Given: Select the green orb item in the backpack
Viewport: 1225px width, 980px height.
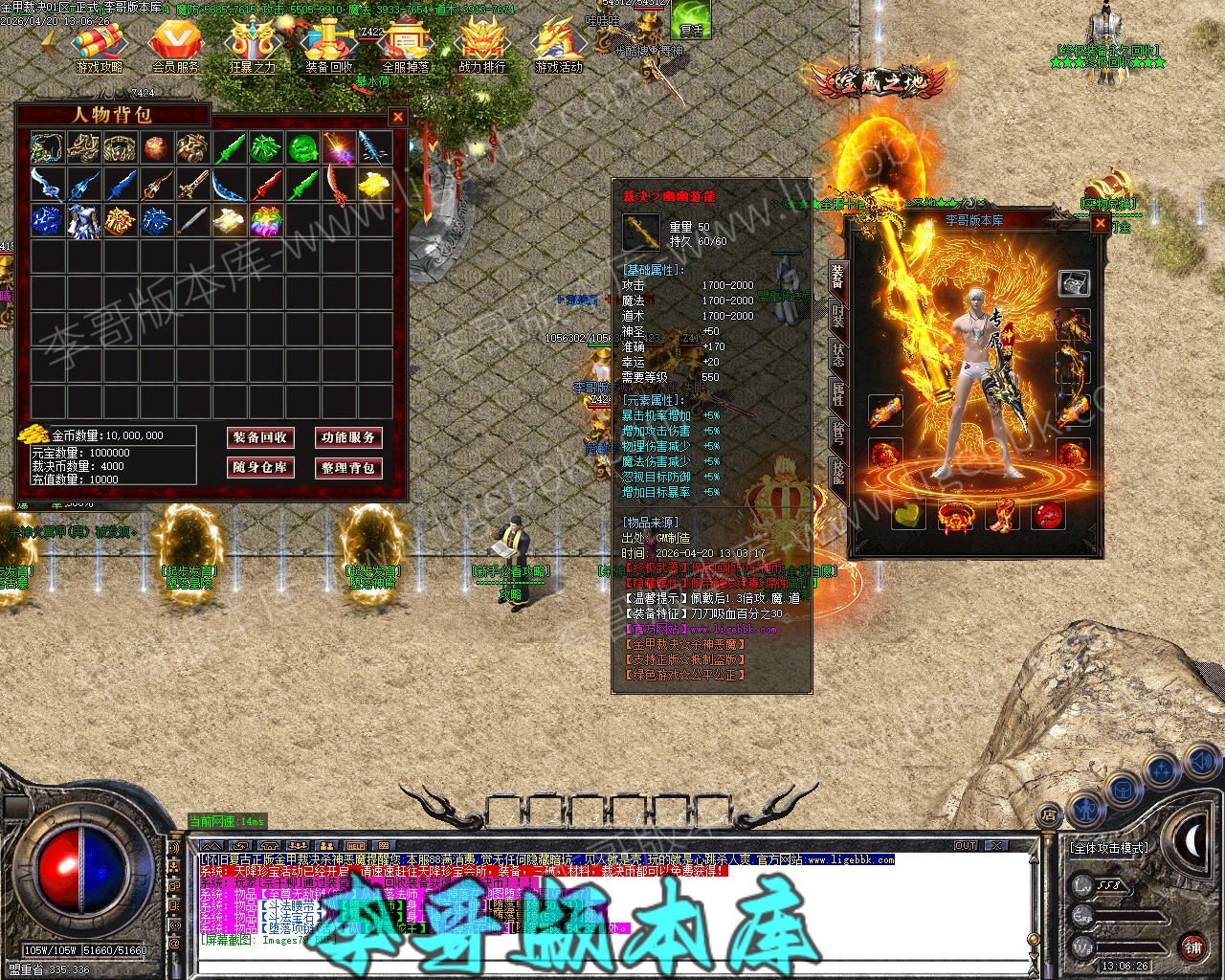Looking at the screenshot, I should pos(302,148).
